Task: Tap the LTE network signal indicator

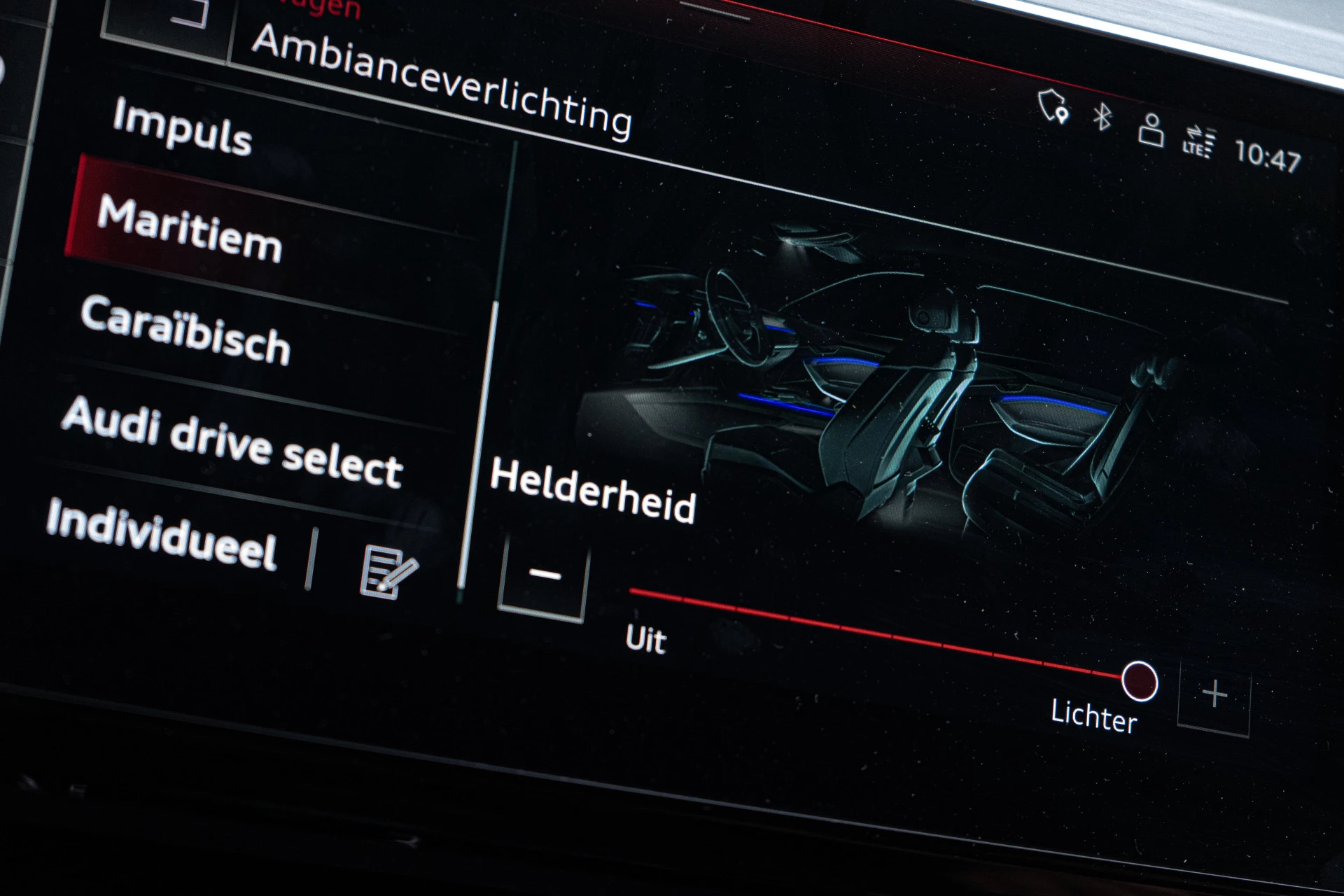Action: (x=1198, y=140)
